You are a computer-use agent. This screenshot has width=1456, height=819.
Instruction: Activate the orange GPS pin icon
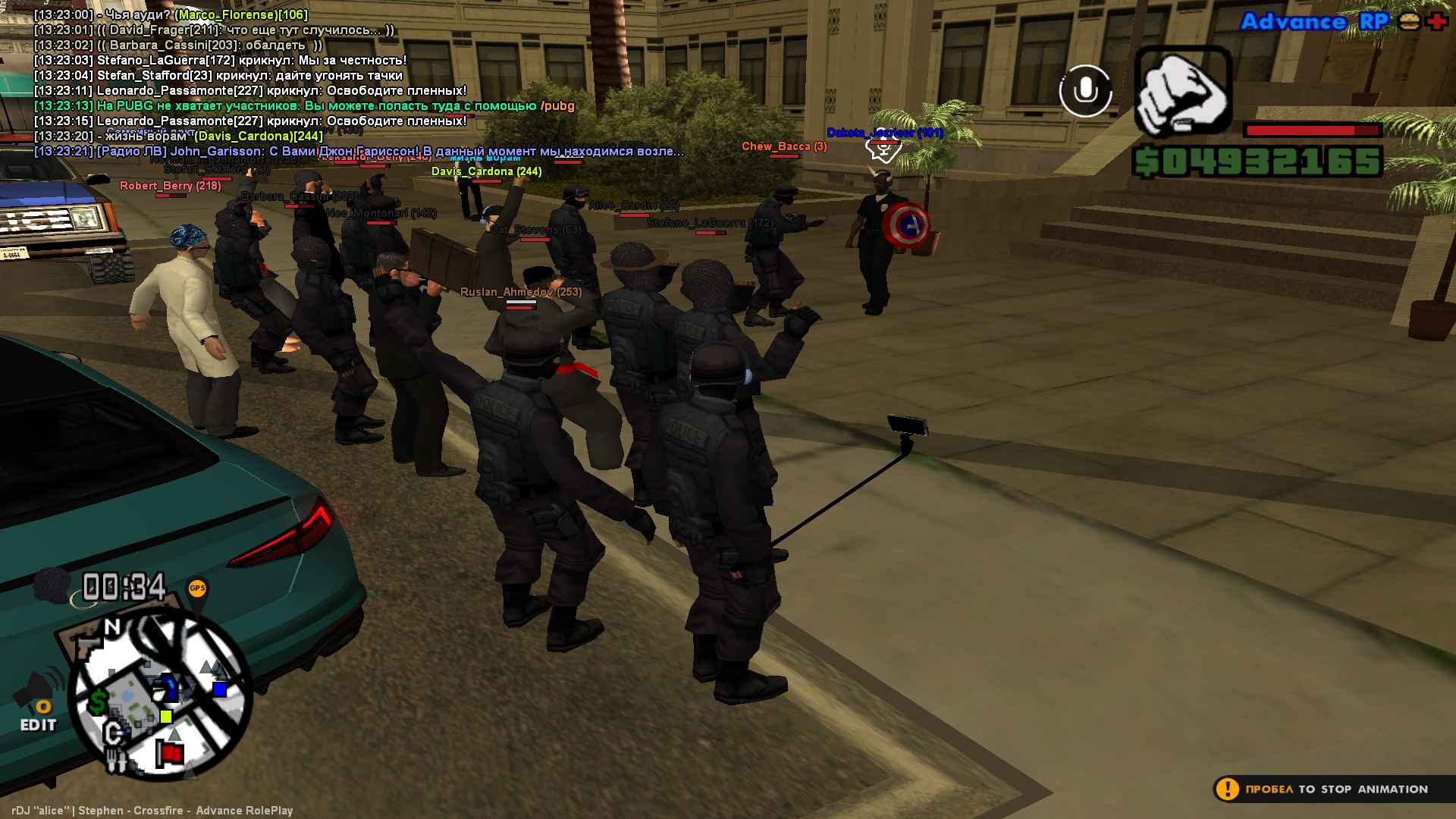197,588
